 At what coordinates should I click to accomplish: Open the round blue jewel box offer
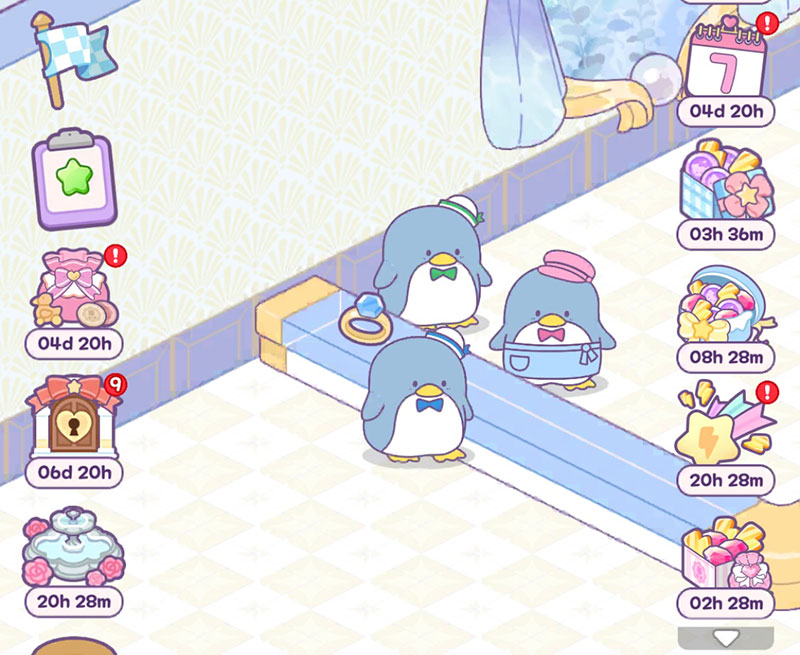point(725,305)
